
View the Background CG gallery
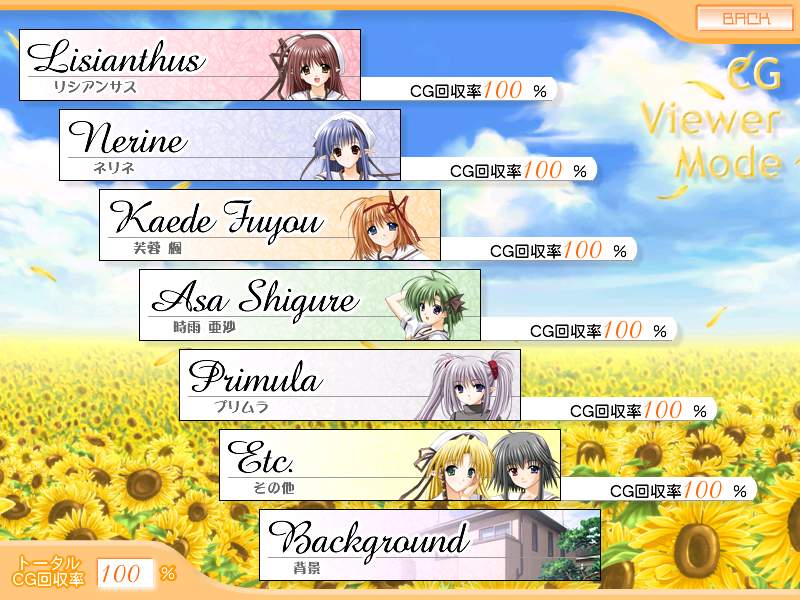coord(430,545)
